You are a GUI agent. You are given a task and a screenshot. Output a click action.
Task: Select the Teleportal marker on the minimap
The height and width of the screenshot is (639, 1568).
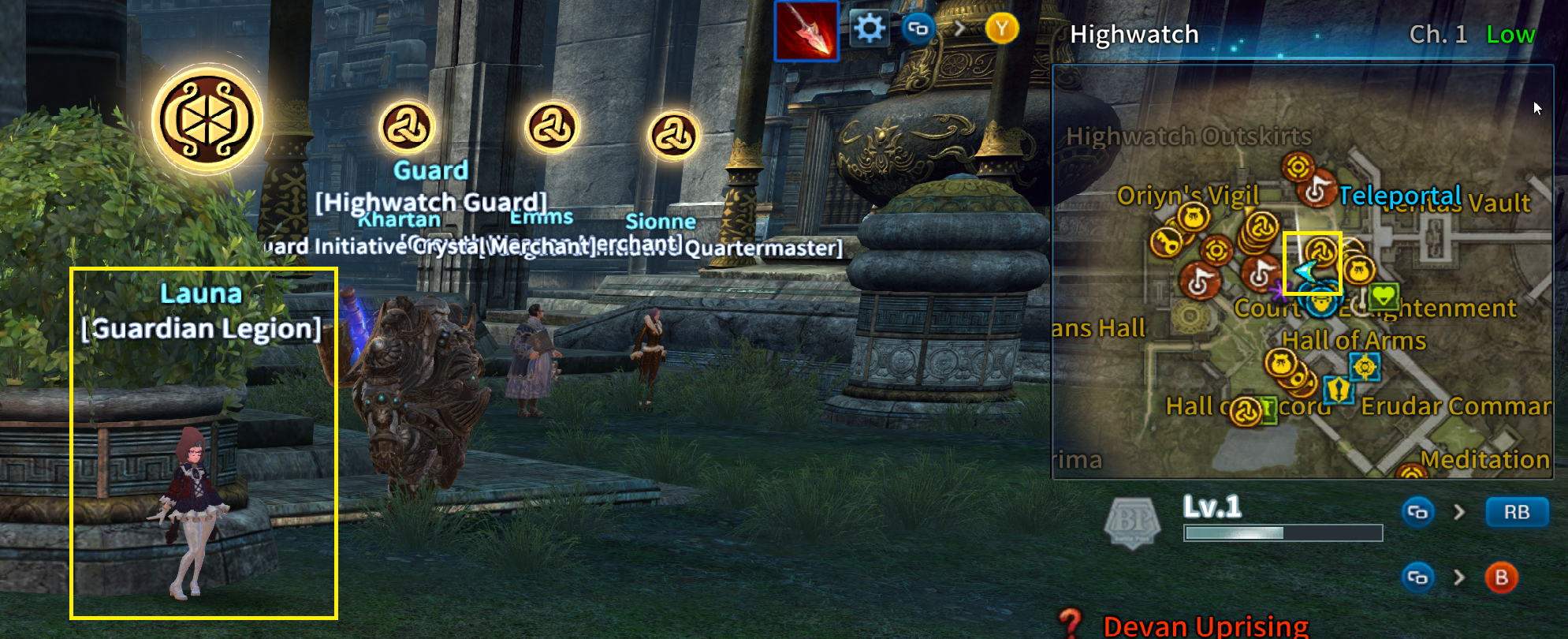(1316, 189)
